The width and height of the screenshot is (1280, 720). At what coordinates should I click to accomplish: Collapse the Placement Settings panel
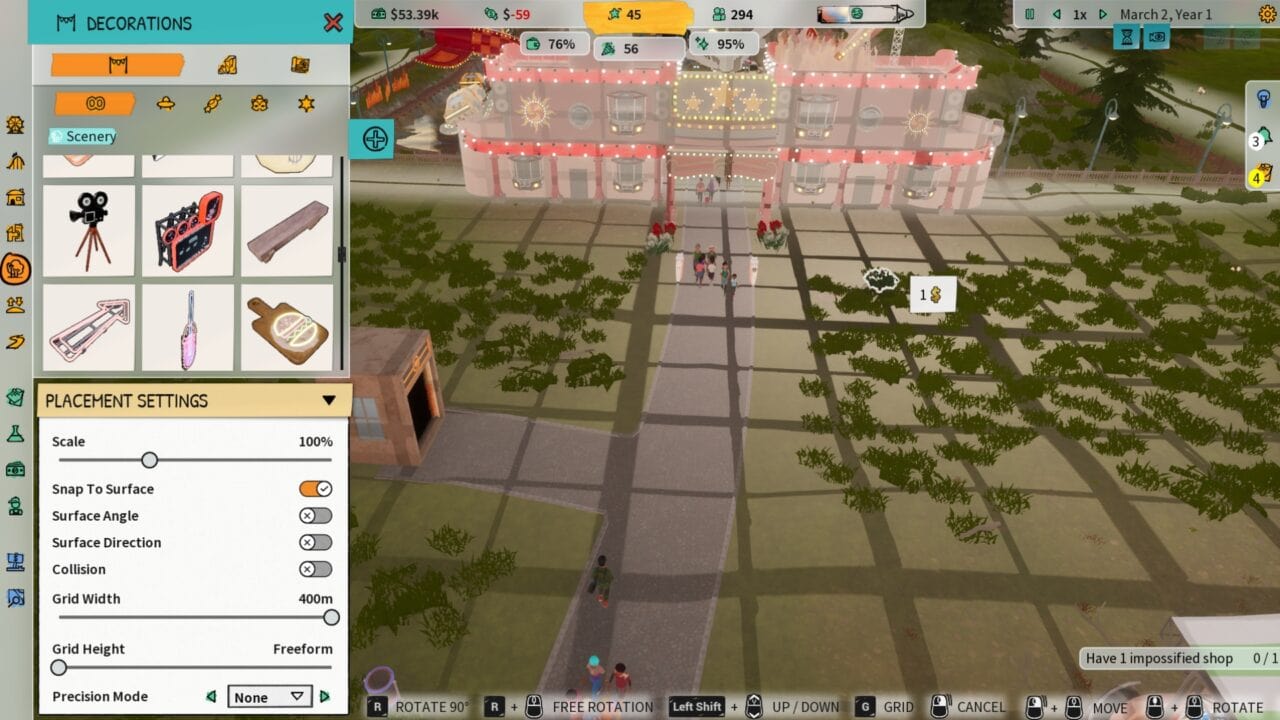(x=330, y=400)
